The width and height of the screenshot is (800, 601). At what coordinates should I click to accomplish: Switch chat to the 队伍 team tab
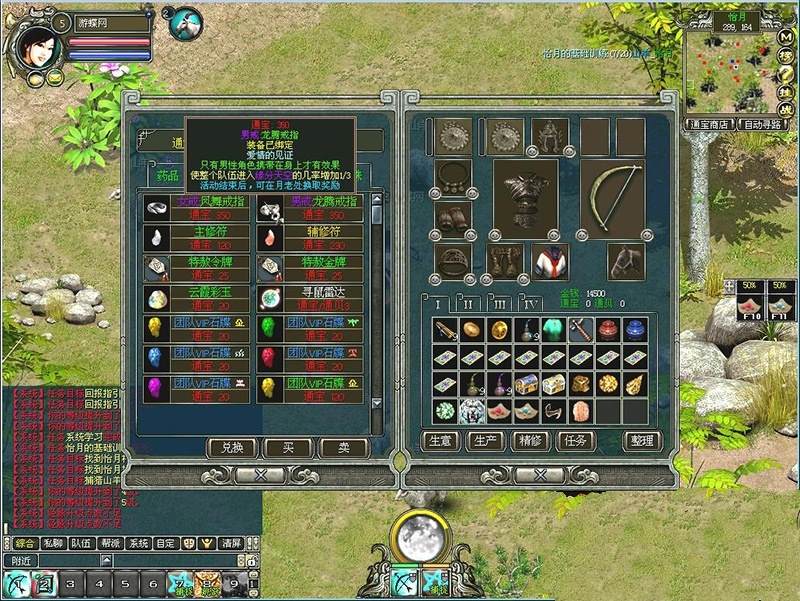pos(81,543)
